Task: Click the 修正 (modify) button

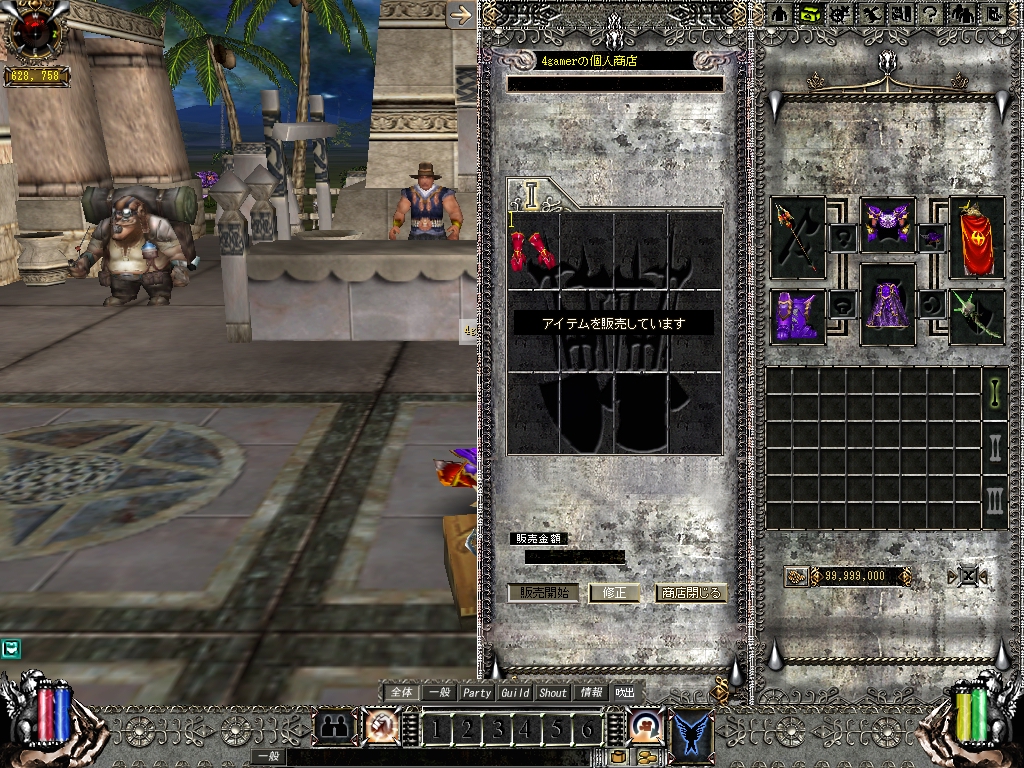Action: [614, 592]
